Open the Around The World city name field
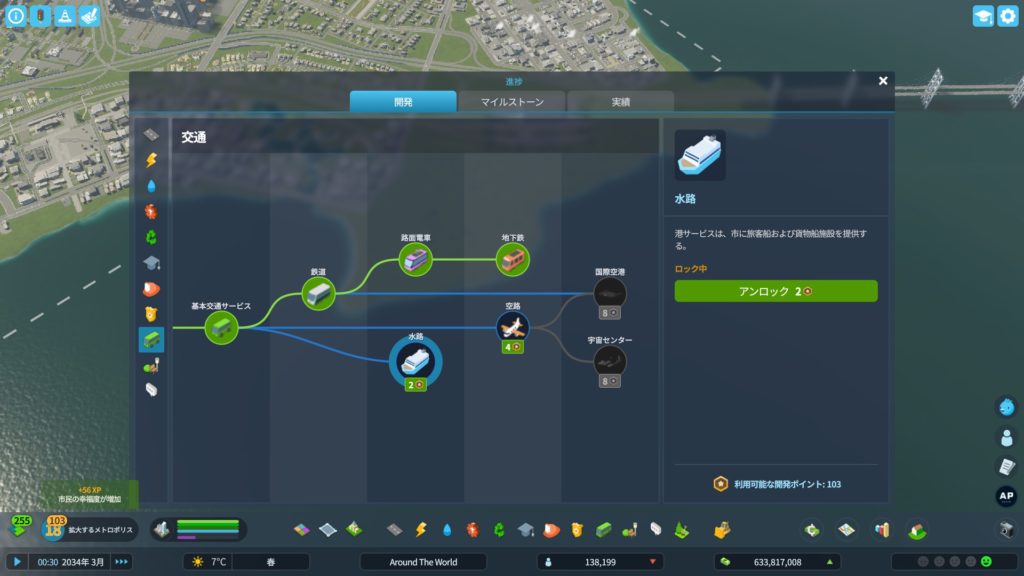The width and height of the screenshot is (1024, 576). point(423,562)
